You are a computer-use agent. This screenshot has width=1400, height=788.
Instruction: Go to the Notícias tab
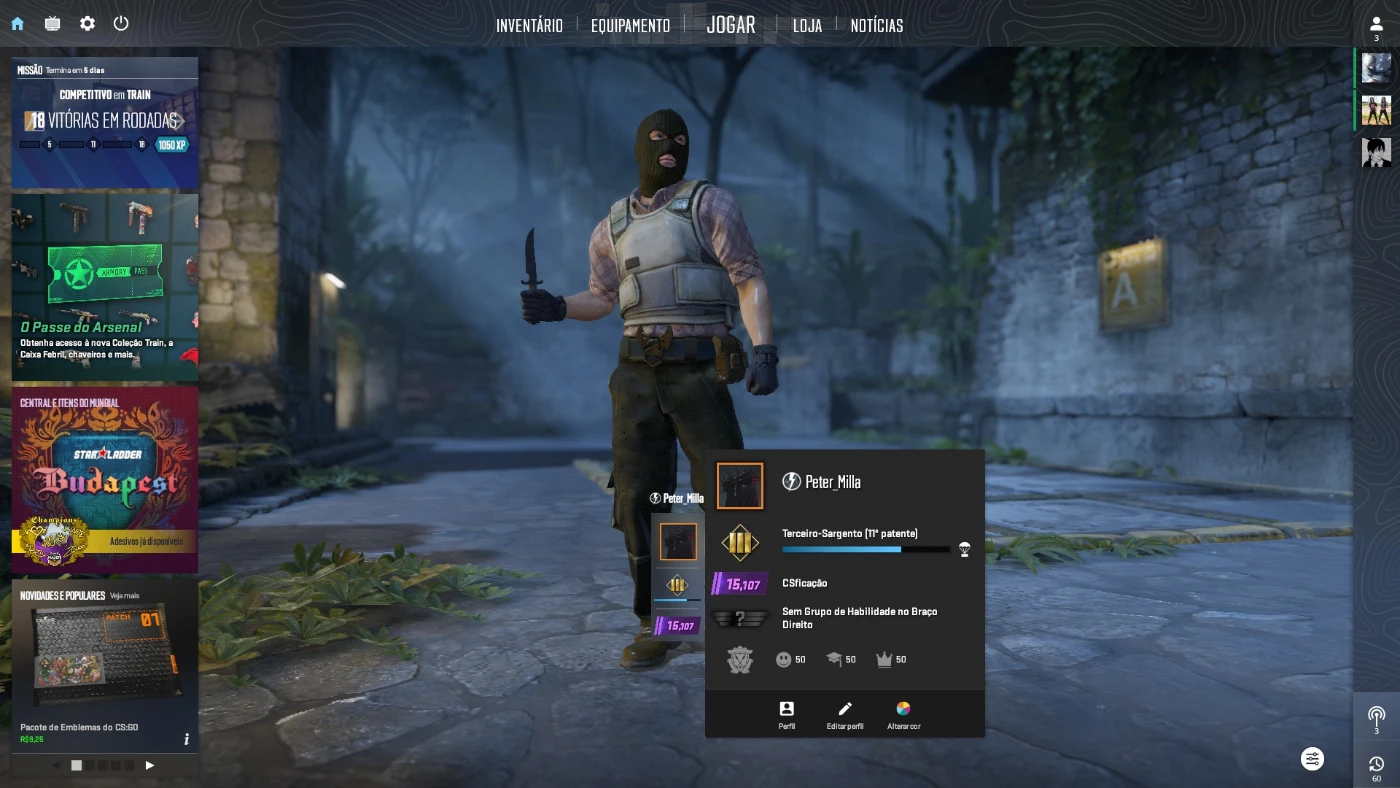[x=877, y=25]
